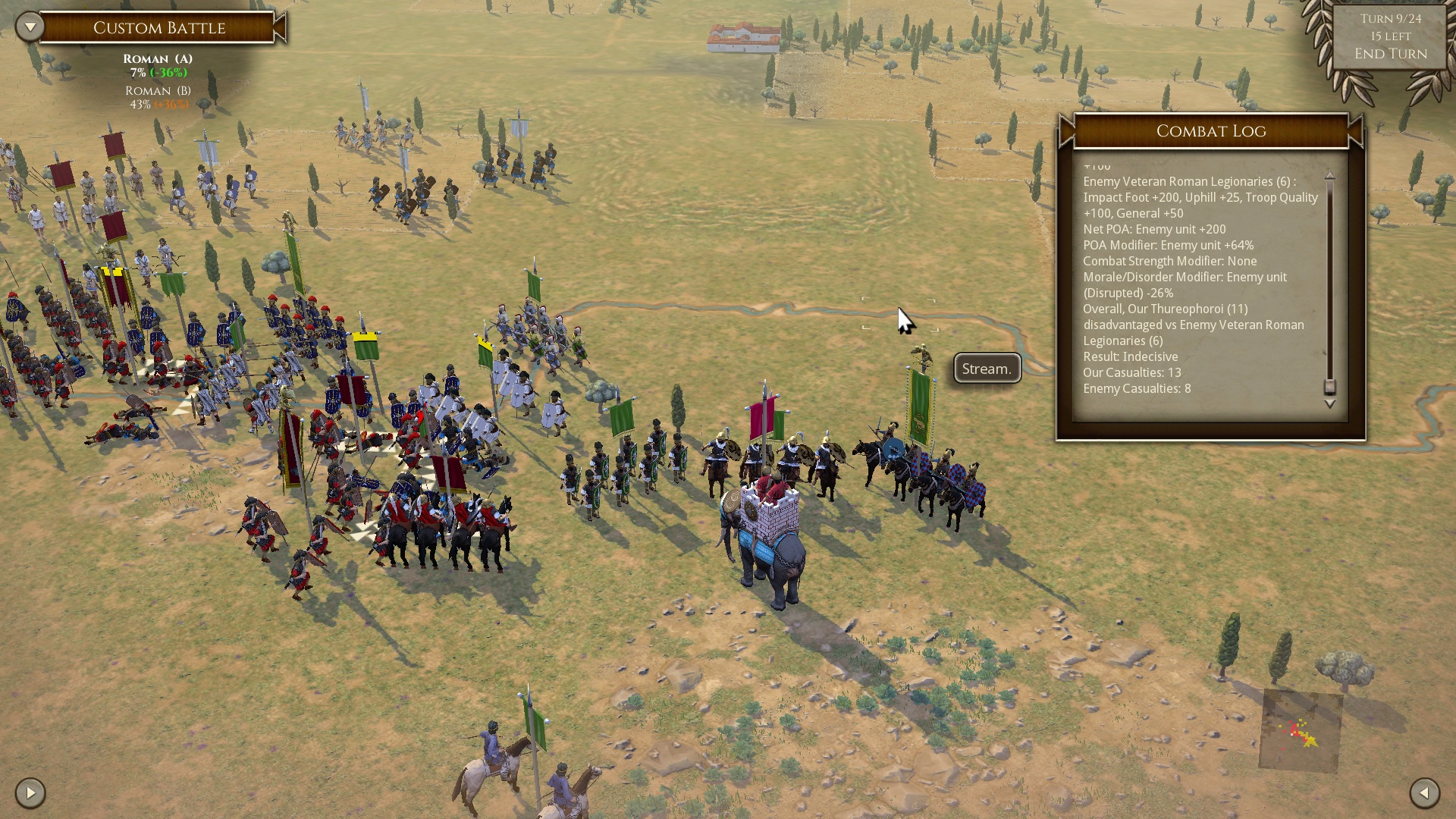End the current turn
The image size is (1456, 819).
[x=1390, y=54]
